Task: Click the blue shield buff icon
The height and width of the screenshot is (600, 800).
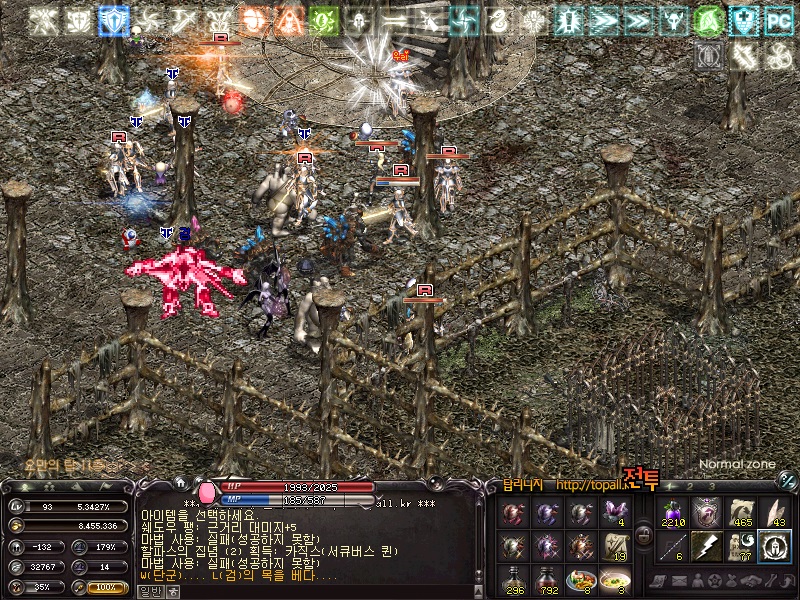Action: (x=113, y=20)
